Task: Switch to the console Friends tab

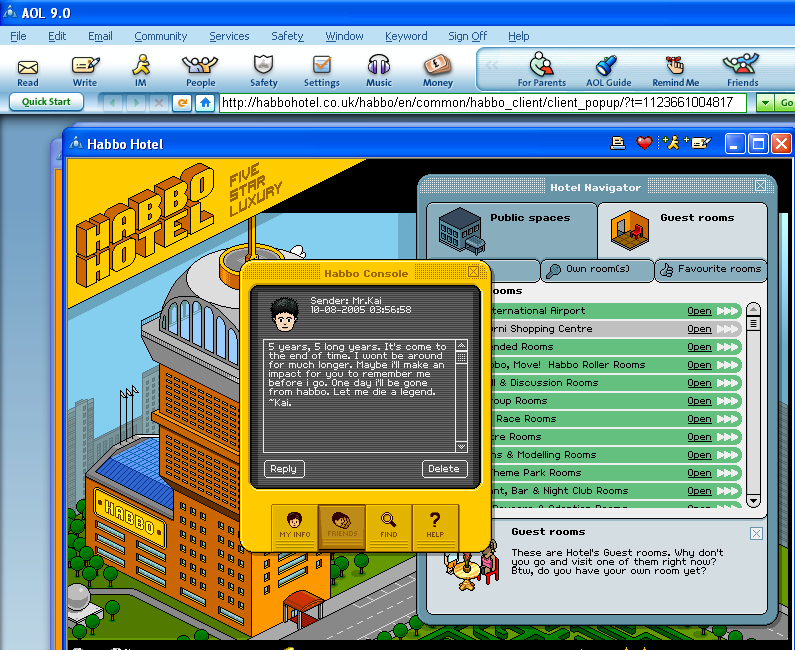Action: click(341, 524)
